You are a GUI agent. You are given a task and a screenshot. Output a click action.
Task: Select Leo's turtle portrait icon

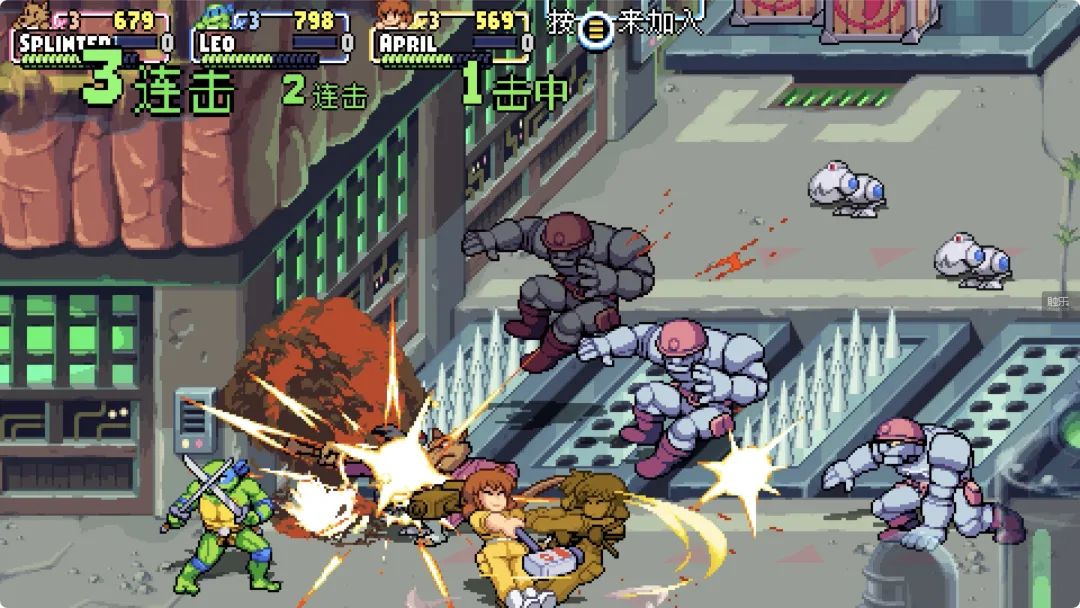pyautogui.click(x=214, y=16)
